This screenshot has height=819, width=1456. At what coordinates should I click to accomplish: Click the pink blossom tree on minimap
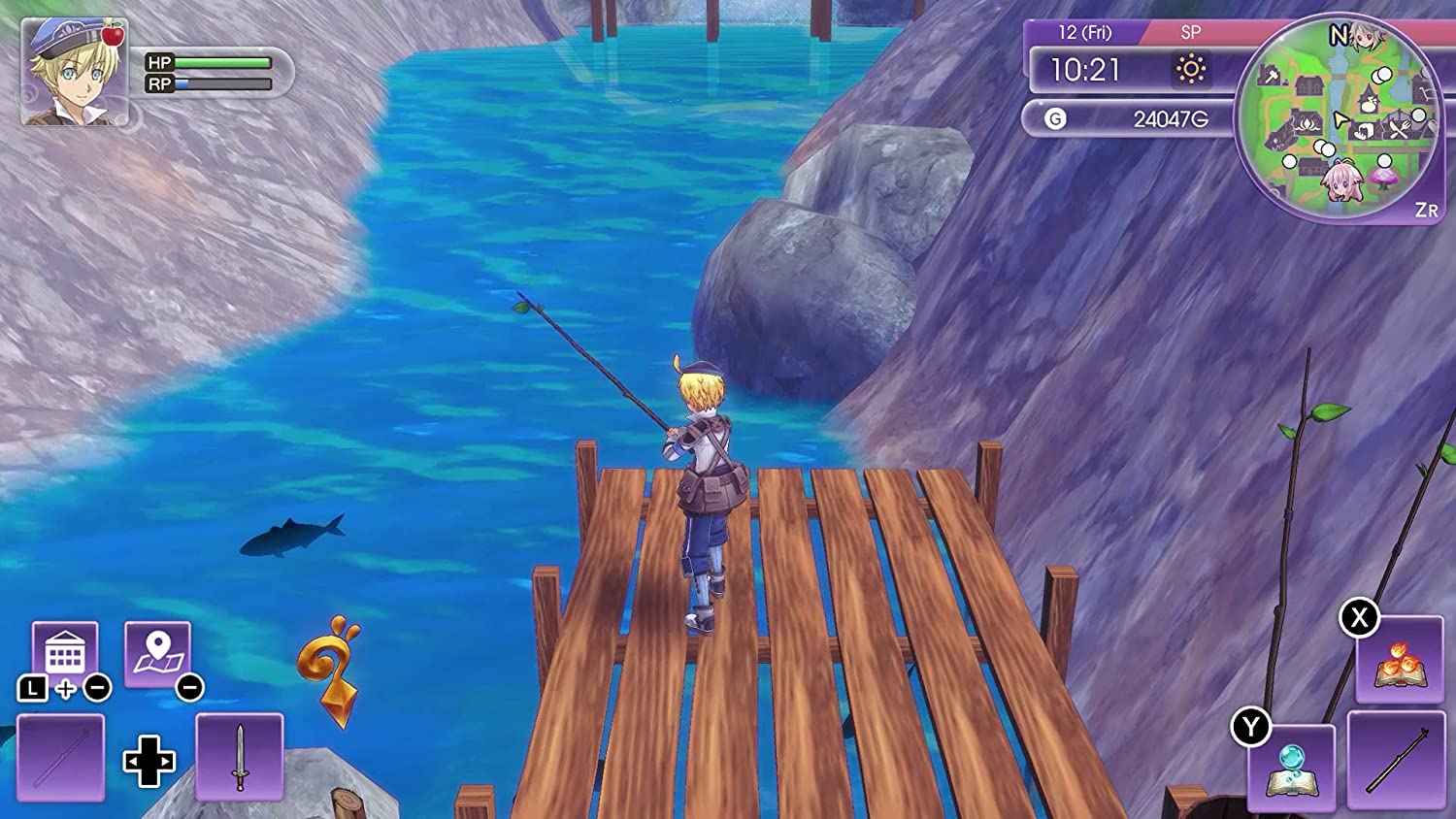(1383, 179)
